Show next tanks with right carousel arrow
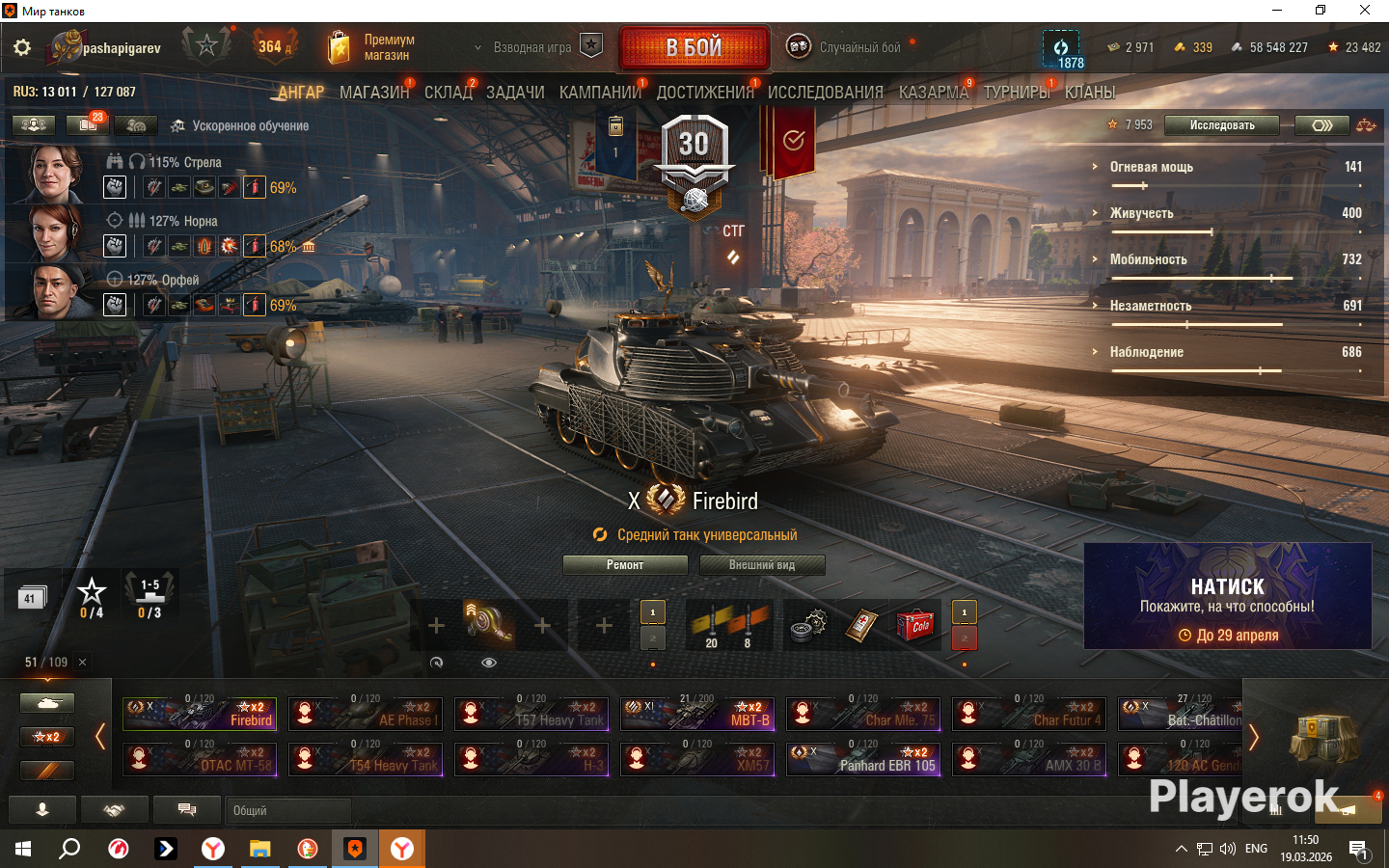Viewport: 1389px width, 868px height. point(1254,737)
